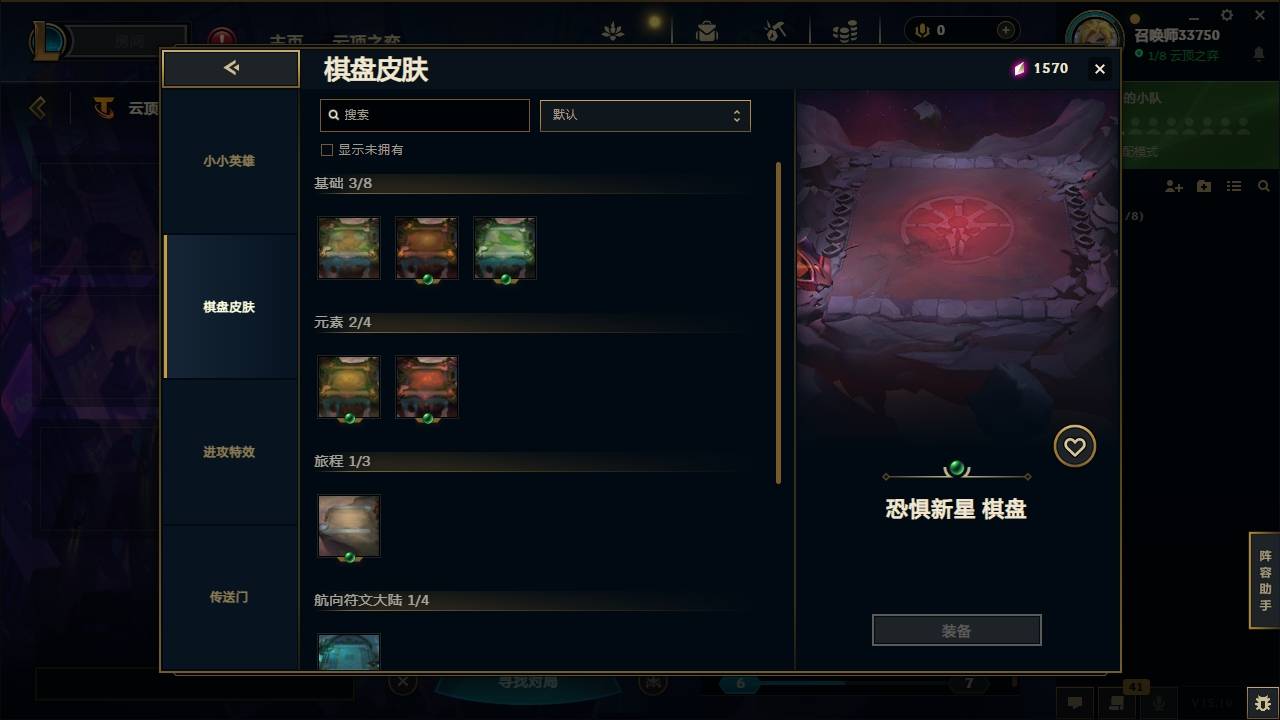Favorite 恐惧新星 棋盘 with the heart toggle

click(1075, 446)
